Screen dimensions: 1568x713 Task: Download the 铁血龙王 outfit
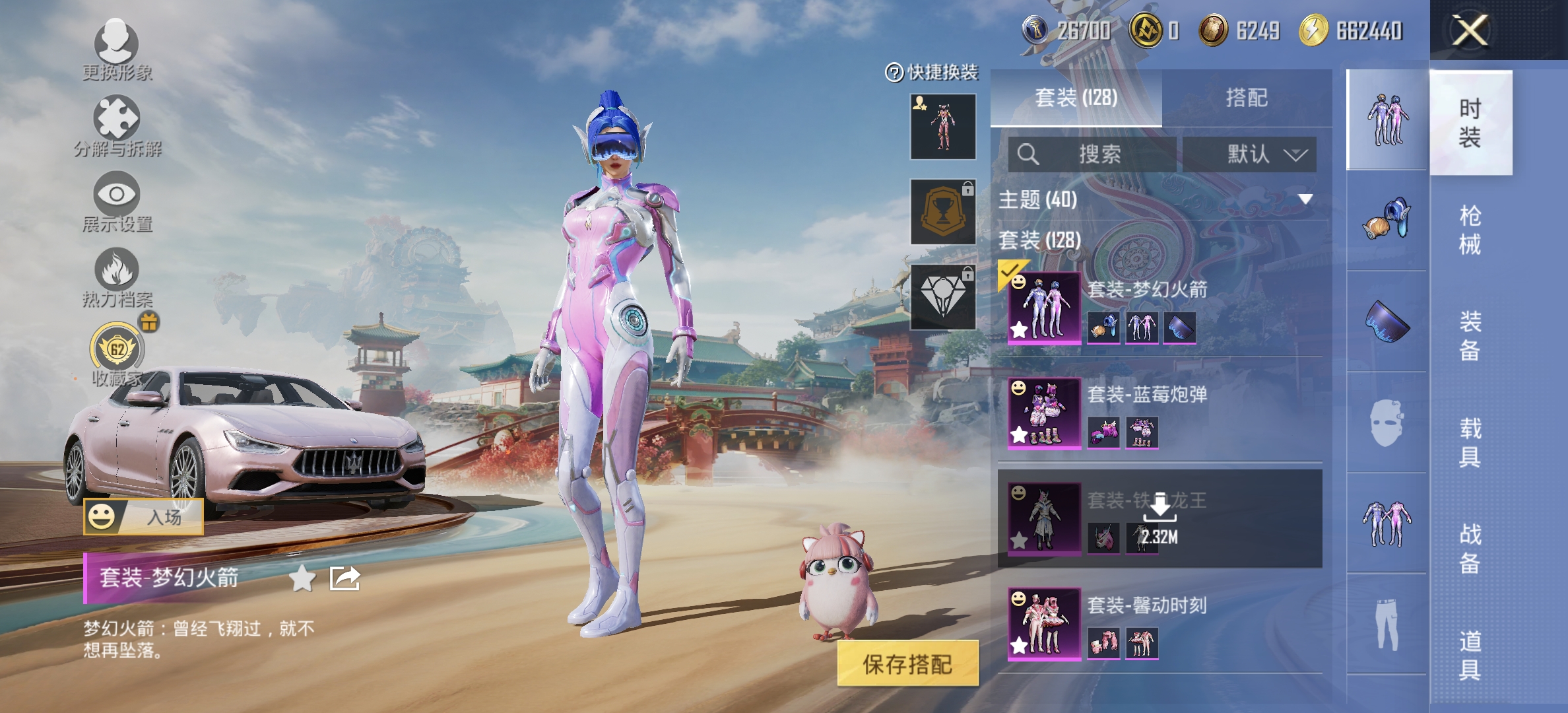[1160, 518]
